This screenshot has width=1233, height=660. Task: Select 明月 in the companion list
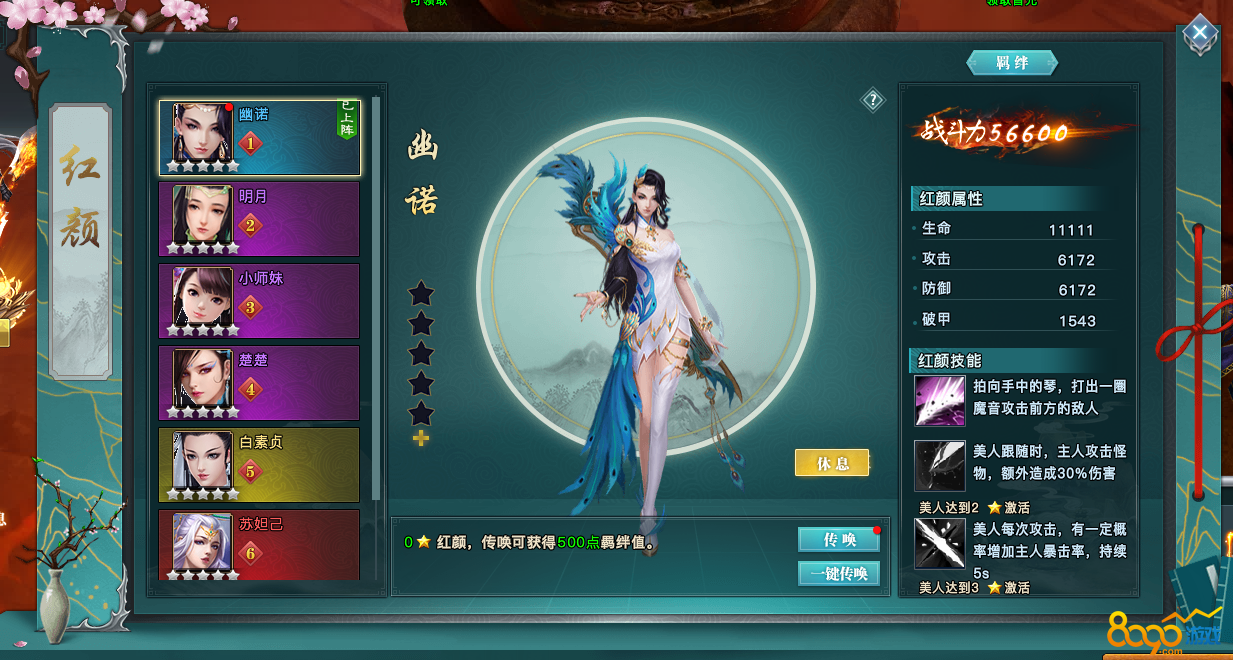point(259,219)
